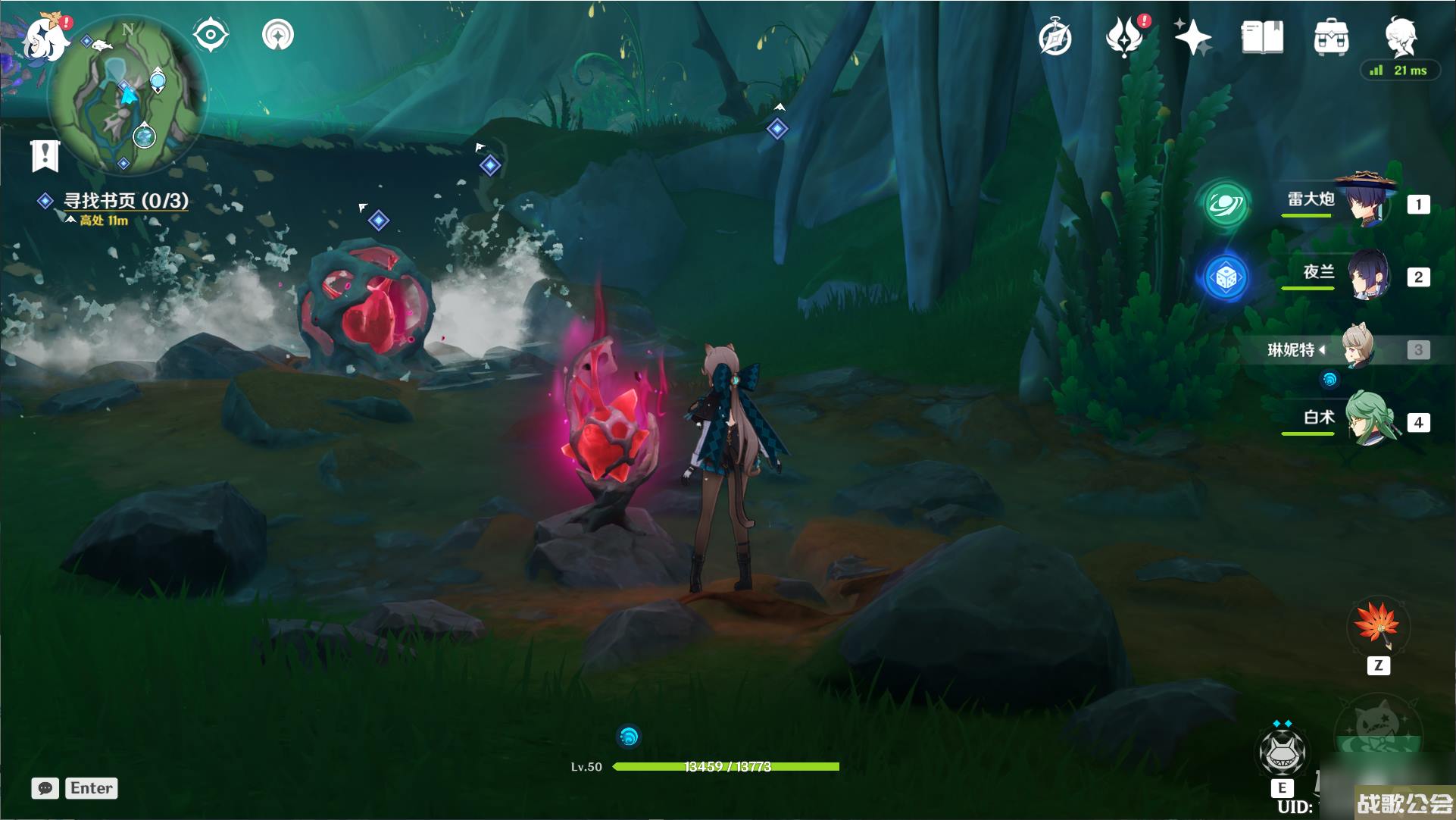Screen dimensions: 1456x820
Task: Use the red flower gadget
Action: pos(1377,626)
